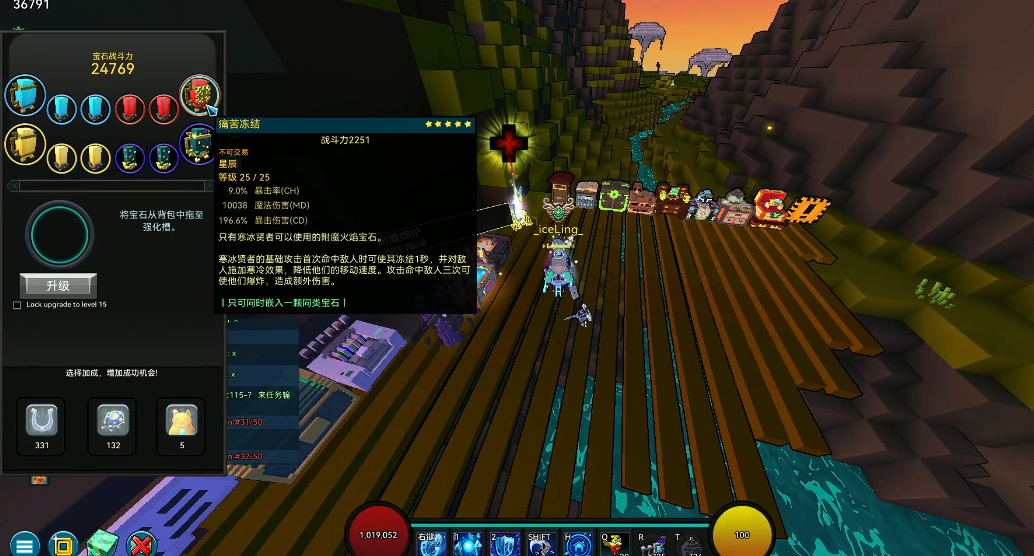Choose the blue beetle booster with 132
The height and width of the screenshot is (556, 1034).
tap(113, 421)
